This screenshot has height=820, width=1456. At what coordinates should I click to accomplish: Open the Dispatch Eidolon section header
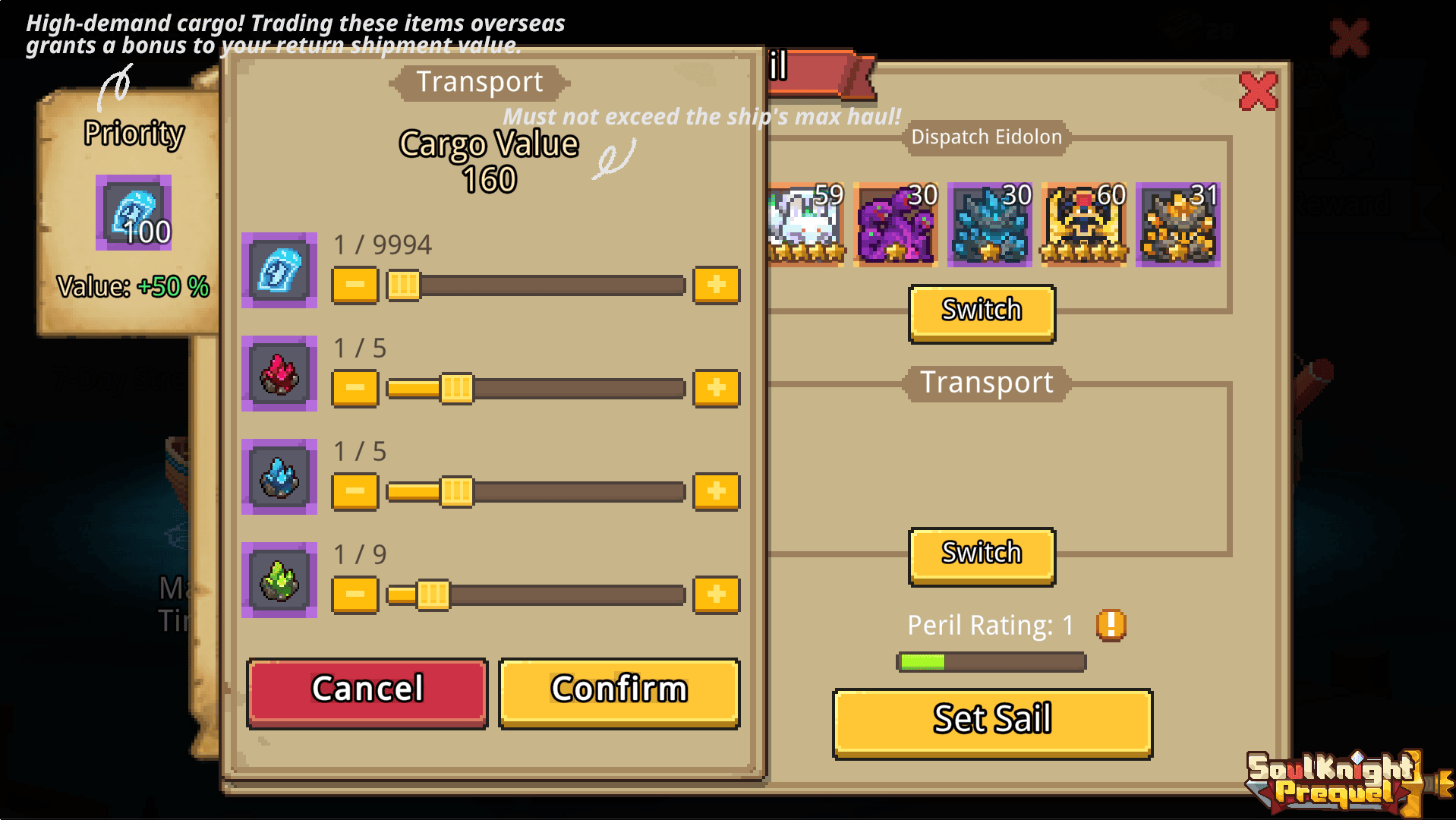pyautogui.click(x=986, y=137)
